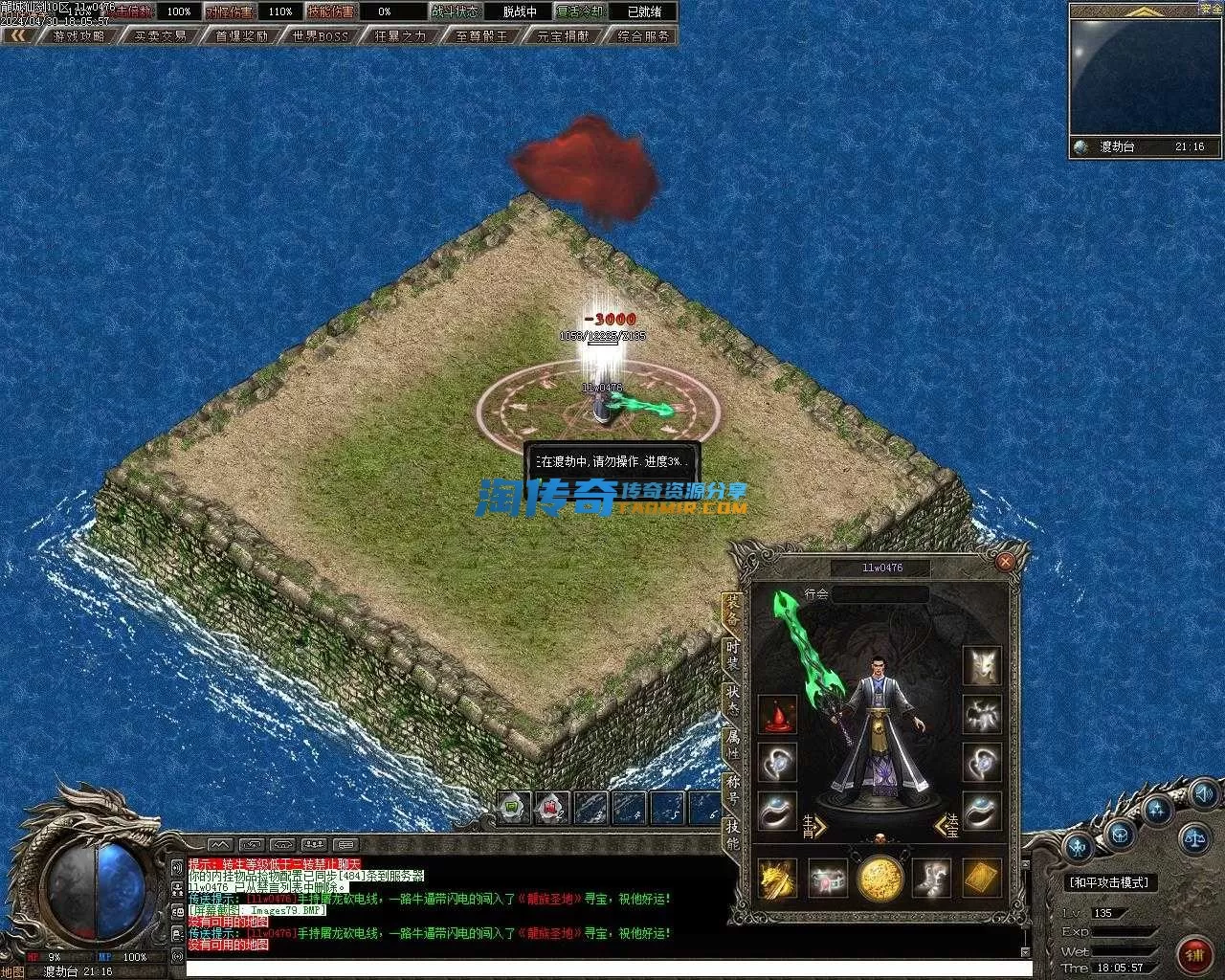This screenshot has width=1225, height=980.
Task: Open the 技能 skills tab
Action: click(x=732, y=834)
